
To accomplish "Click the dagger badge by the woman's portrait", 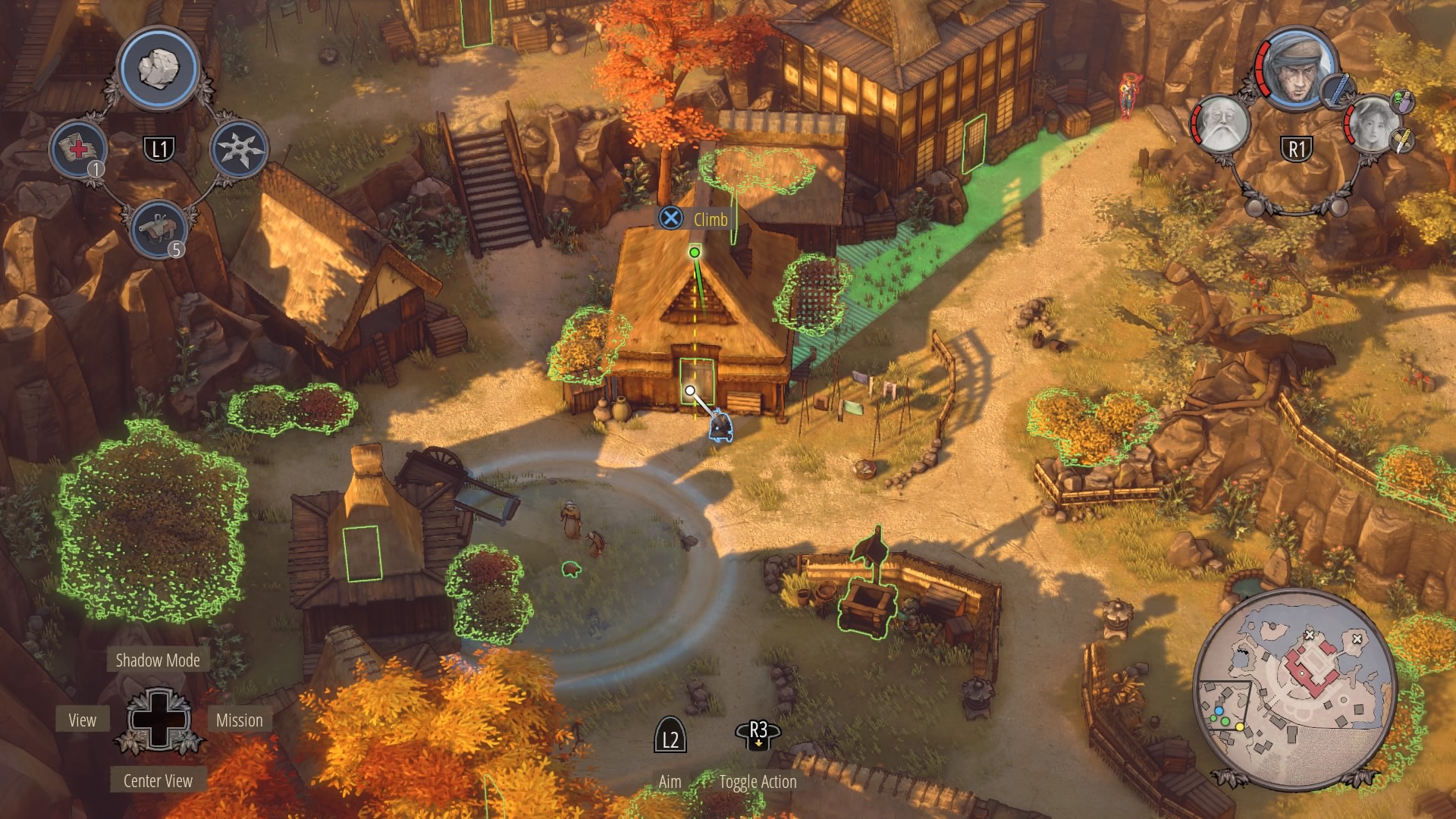I will click(1402, 140).
